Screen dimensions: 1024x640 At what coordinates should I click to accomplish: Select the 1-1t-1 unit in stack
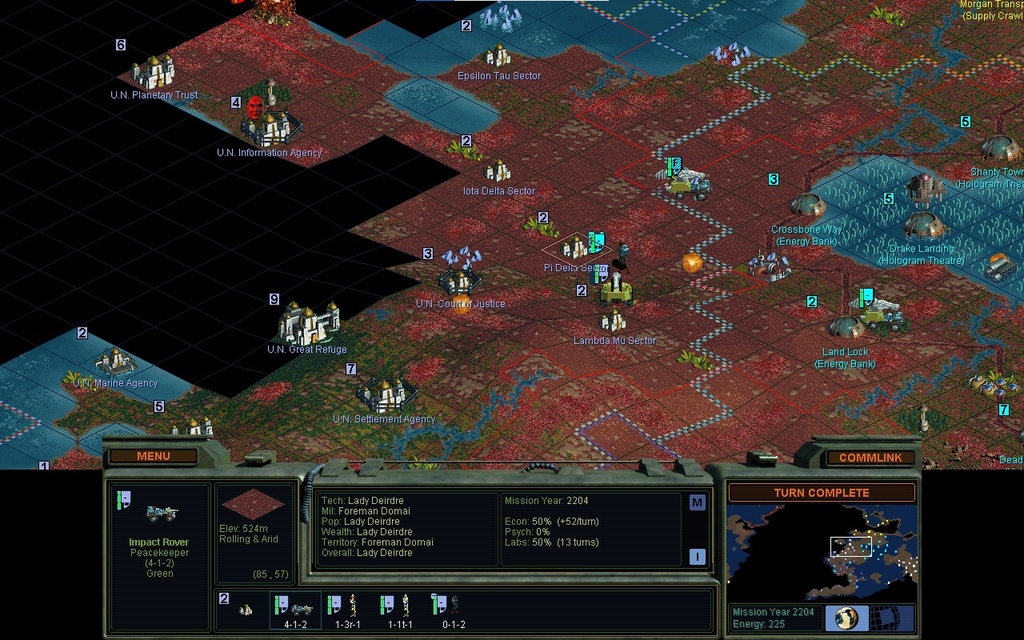pyautogui.click(x=398, y=608)
